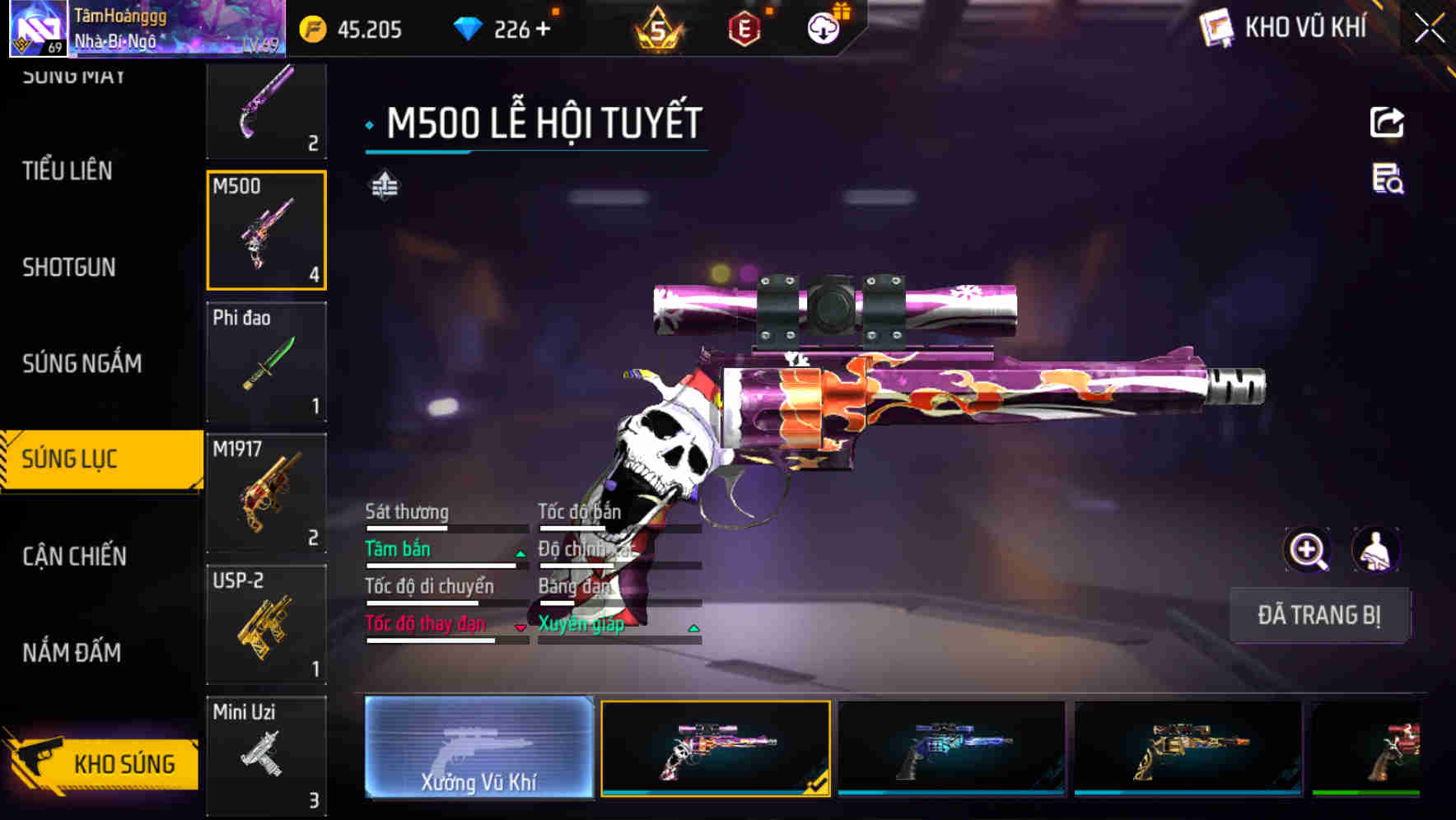The height and width of the screenshot is (820, 1456).
Task: Click the character preview icon beside the magnifier
Action: click(x=1376, y=550)
